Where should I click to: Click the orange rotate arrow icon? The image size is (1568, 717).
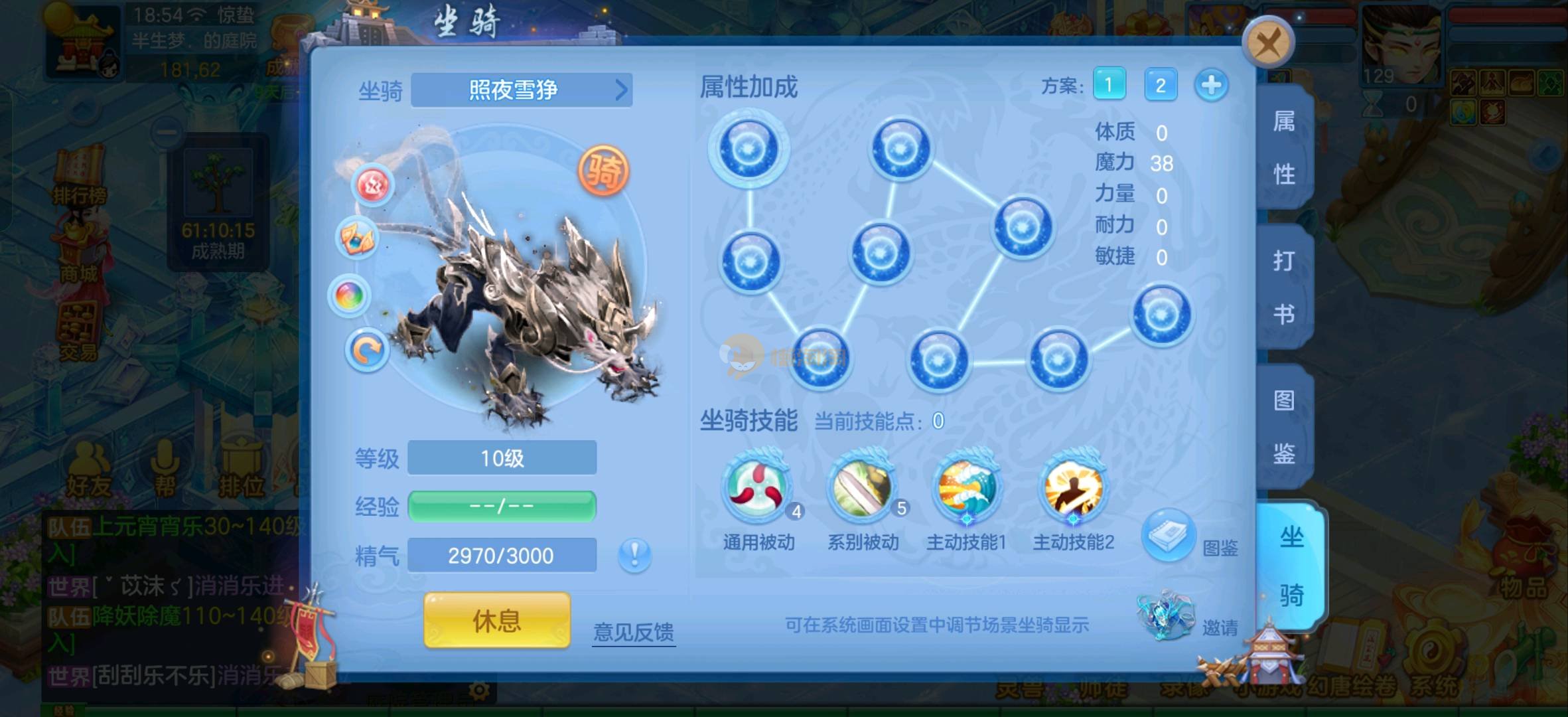tap(366, 350)
